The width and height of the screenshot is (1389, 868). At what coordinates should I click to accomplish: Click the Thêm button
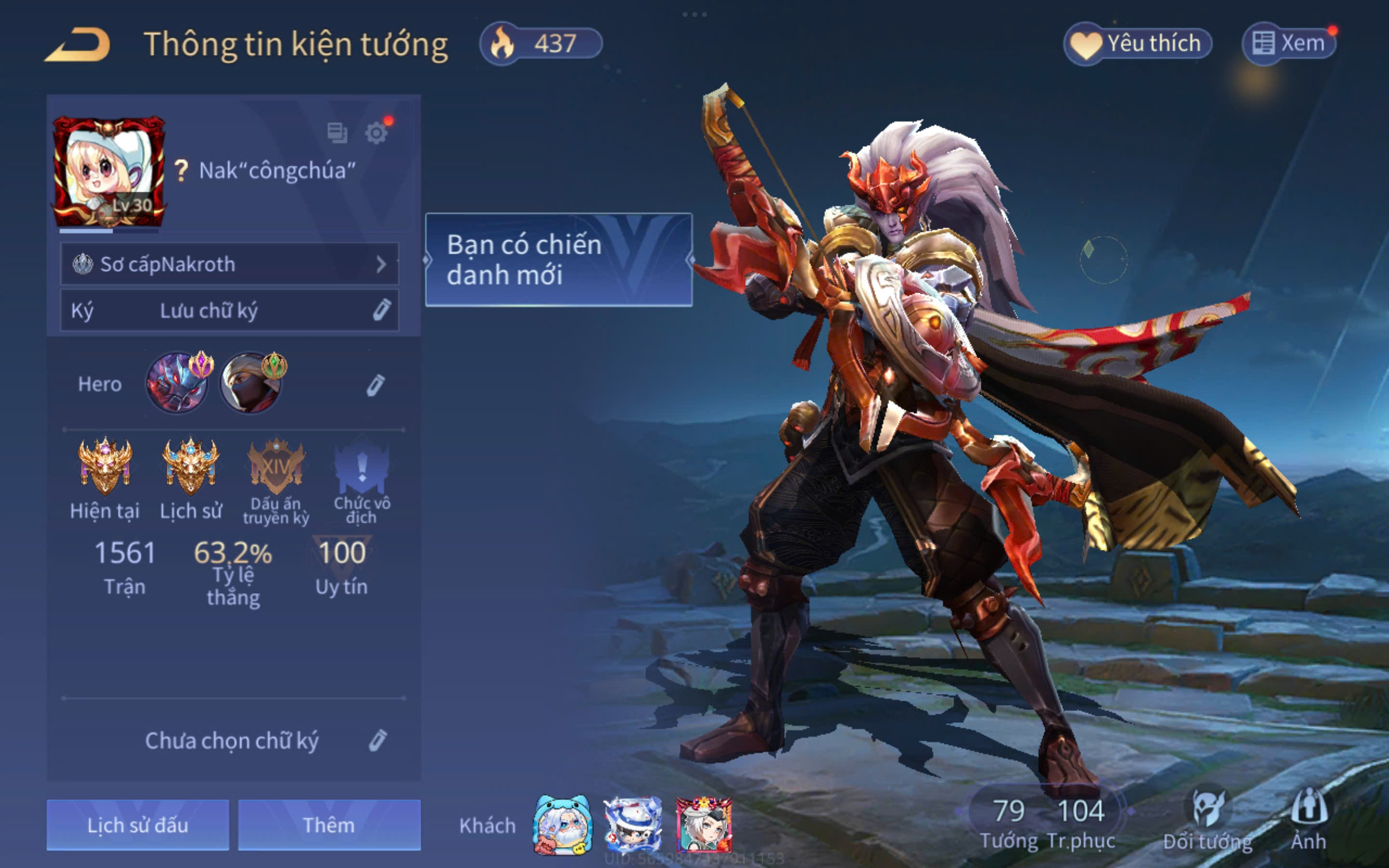(x=329, y=825)
